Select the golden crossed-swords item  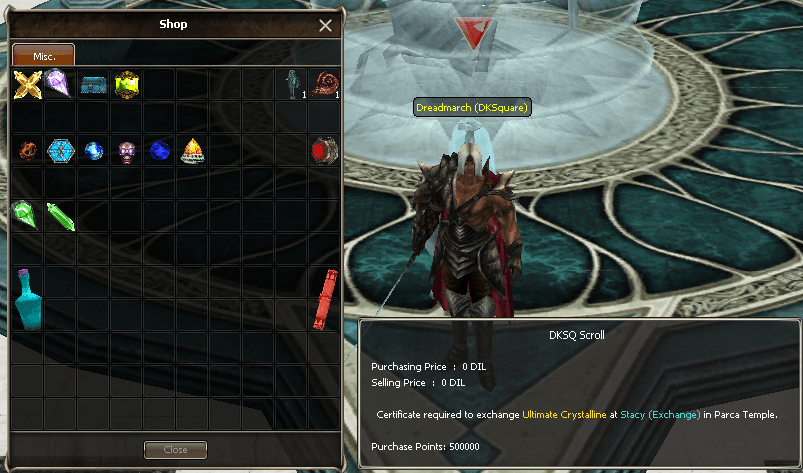(x=27, y=84)
